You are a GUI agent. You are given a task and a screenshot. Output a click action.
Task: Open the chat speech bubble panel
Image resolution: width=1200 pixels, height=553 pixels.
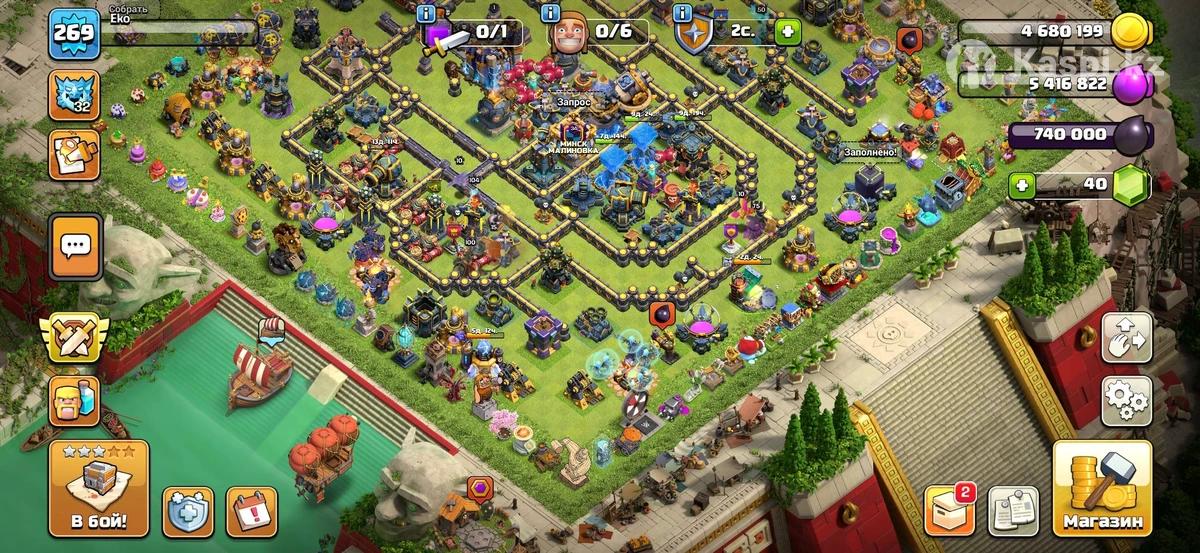[x=75, y=246]
